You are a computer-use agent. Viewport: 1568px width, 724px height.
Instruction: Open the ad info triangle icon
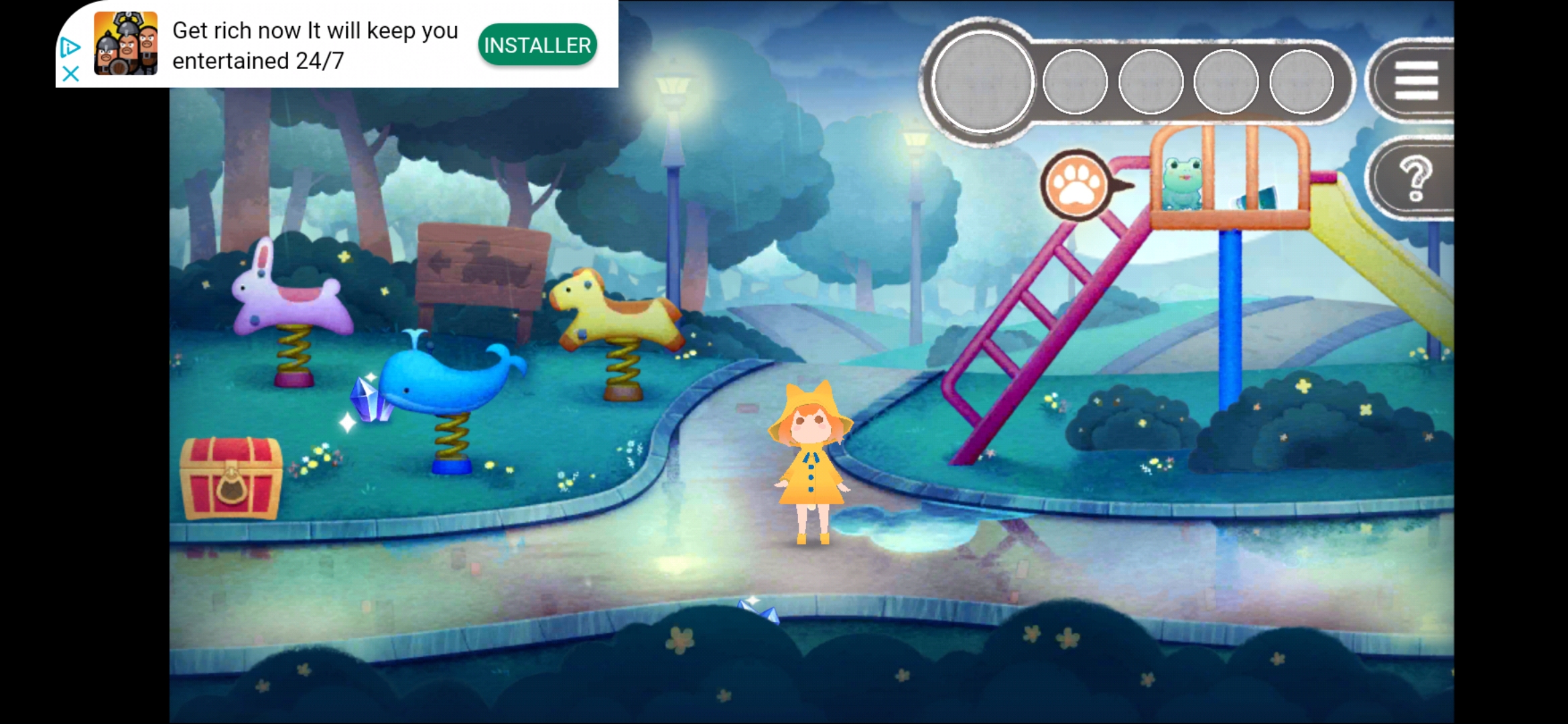click(70, 48)
